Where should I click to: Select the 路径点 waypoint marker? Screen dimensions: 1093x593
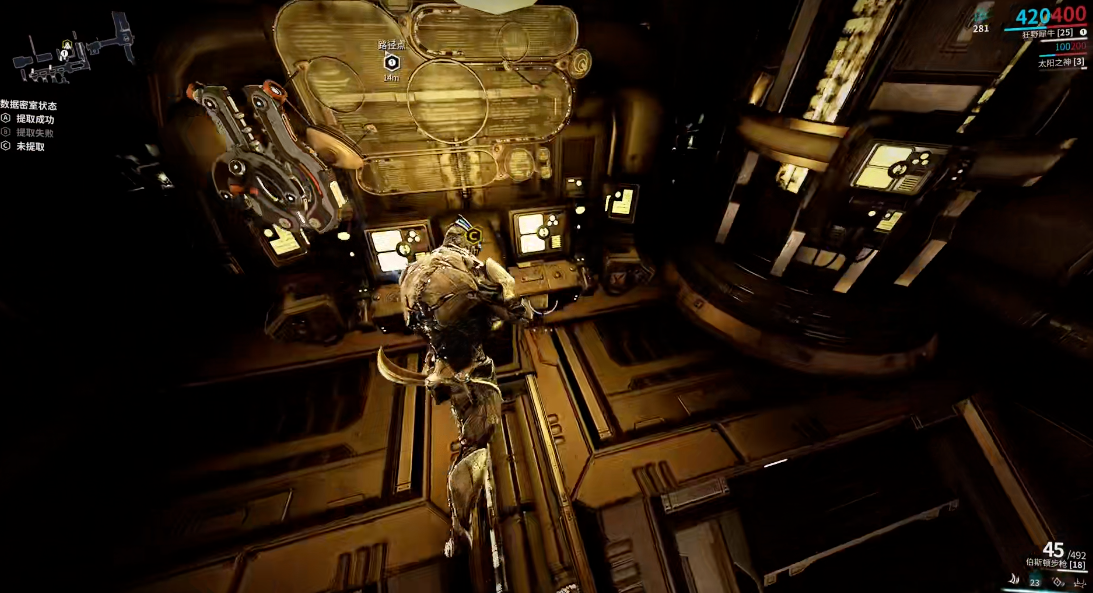tap(392, 62)
